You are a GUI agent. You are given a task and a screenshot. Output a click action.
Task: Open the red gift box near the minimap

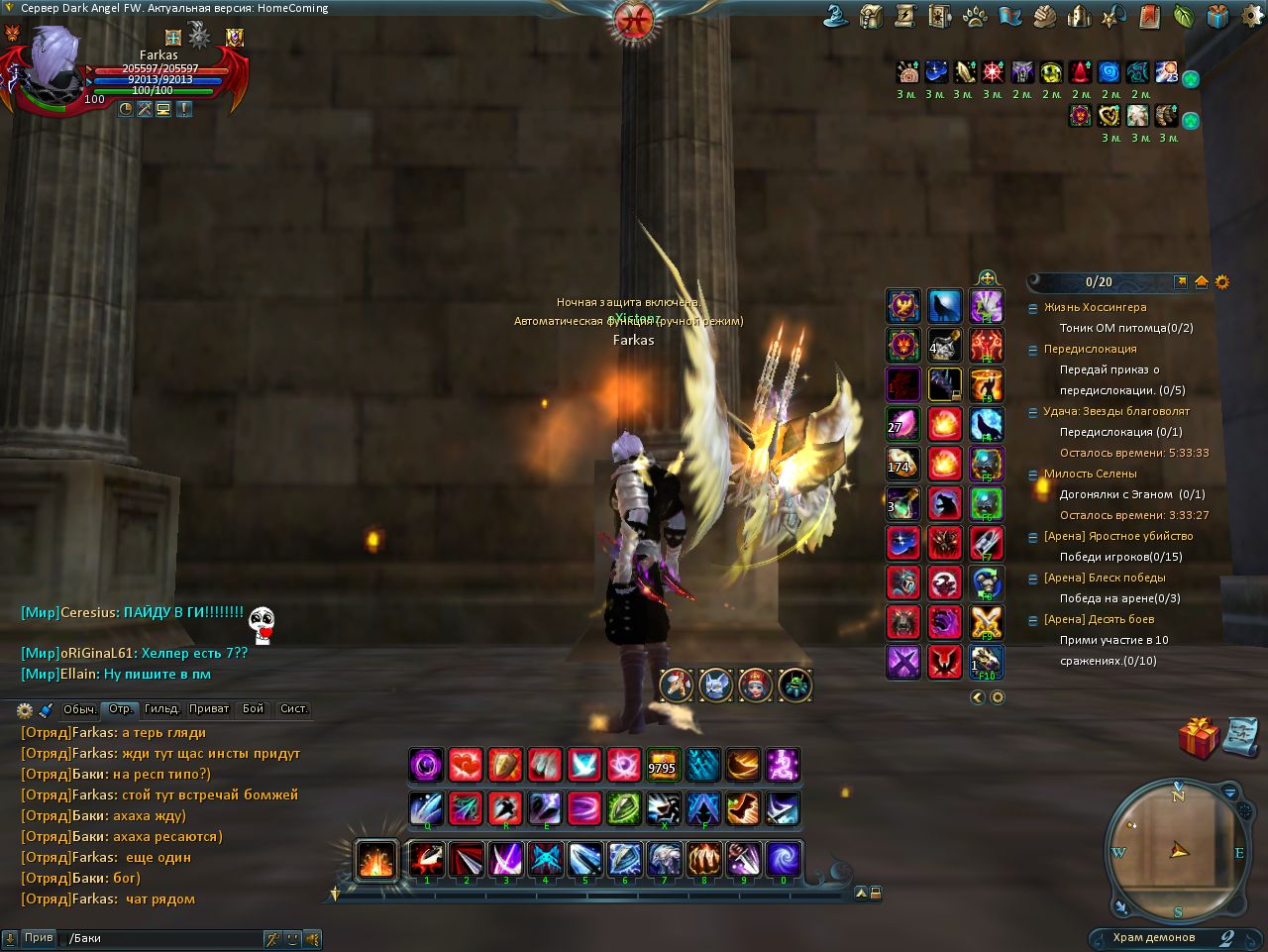tap(1199, 738)
